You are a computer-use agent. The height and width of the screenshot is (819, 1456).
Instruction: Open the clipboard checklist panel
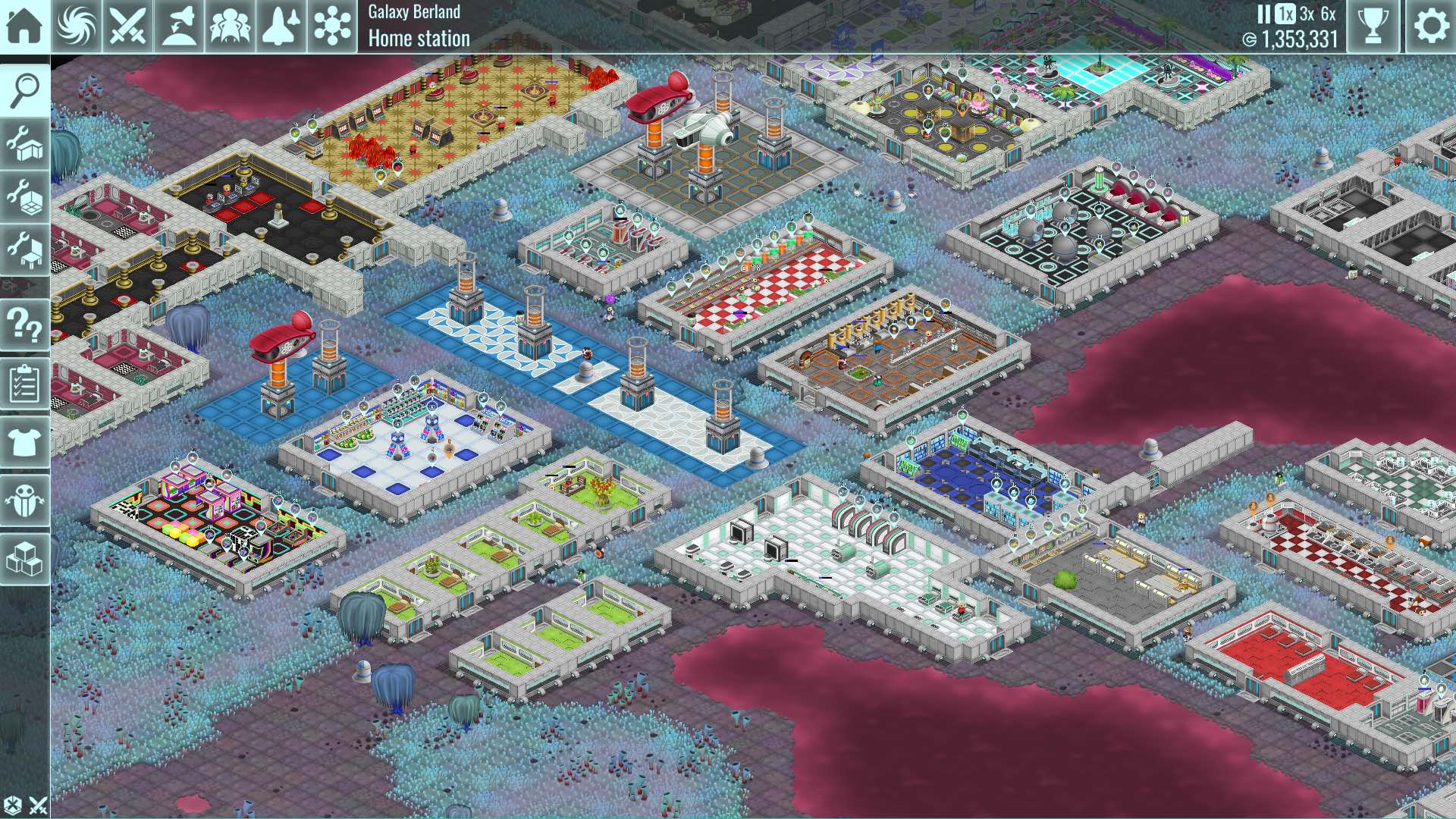pos(24,384)
